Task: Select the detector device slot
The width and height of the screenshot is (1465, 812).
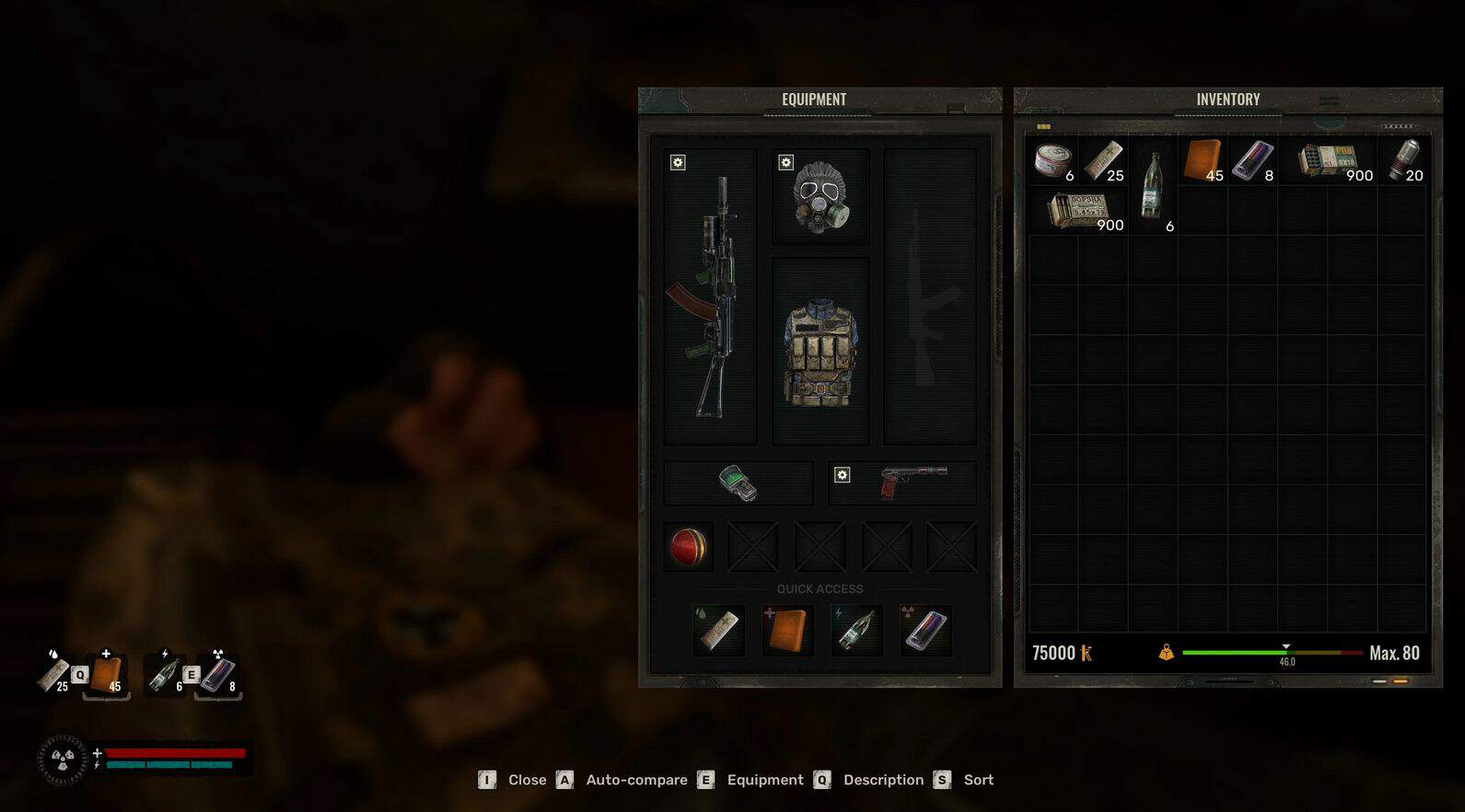Action: point(738,483)
